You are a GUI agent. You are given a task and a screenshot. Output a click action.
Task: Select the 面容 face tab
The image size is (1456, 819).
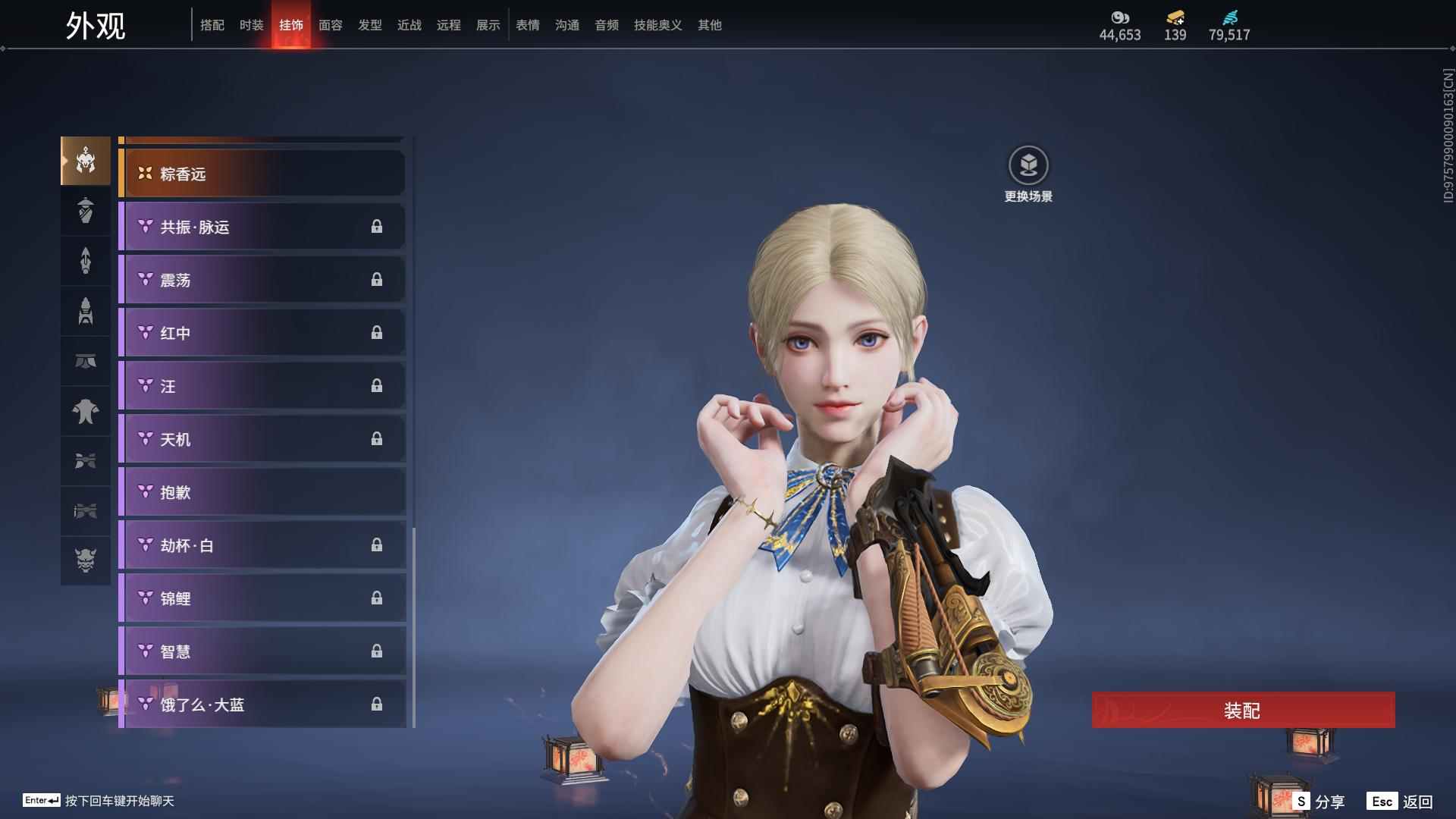(x=330, y=25)
